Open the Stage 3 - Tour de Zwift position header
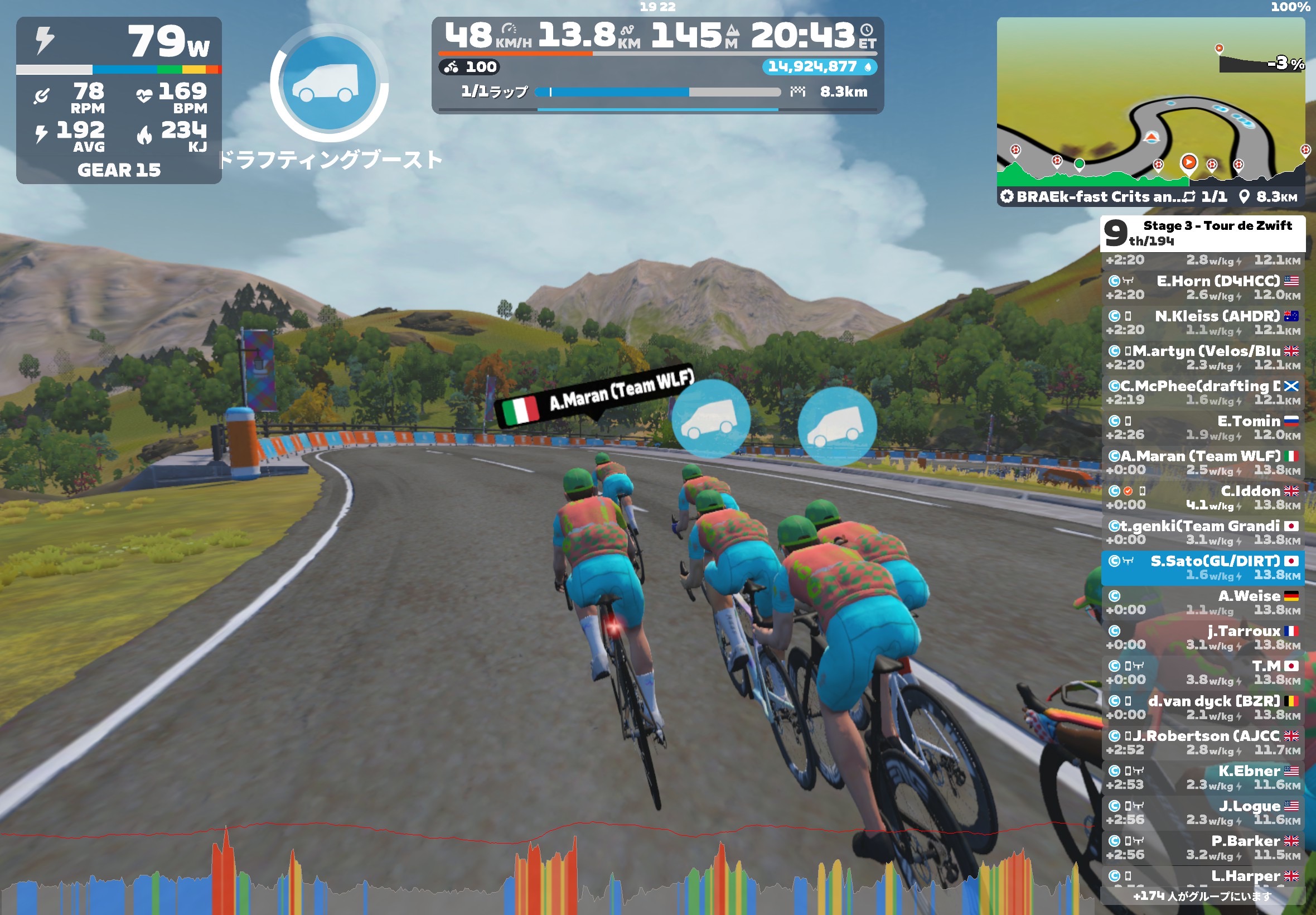This screenshot has height=915, width=1316. [1202, 233]
